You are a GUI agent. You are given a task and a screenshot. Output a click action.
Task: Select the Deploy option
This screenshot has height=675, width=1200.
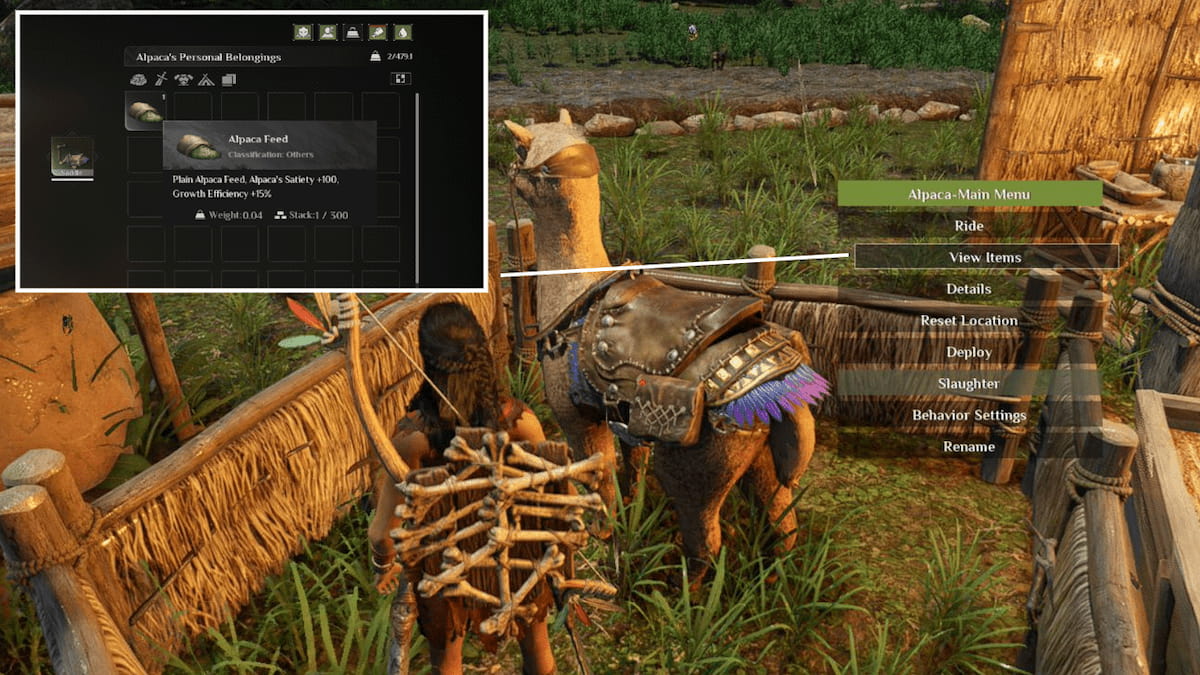tap(969, 352)
